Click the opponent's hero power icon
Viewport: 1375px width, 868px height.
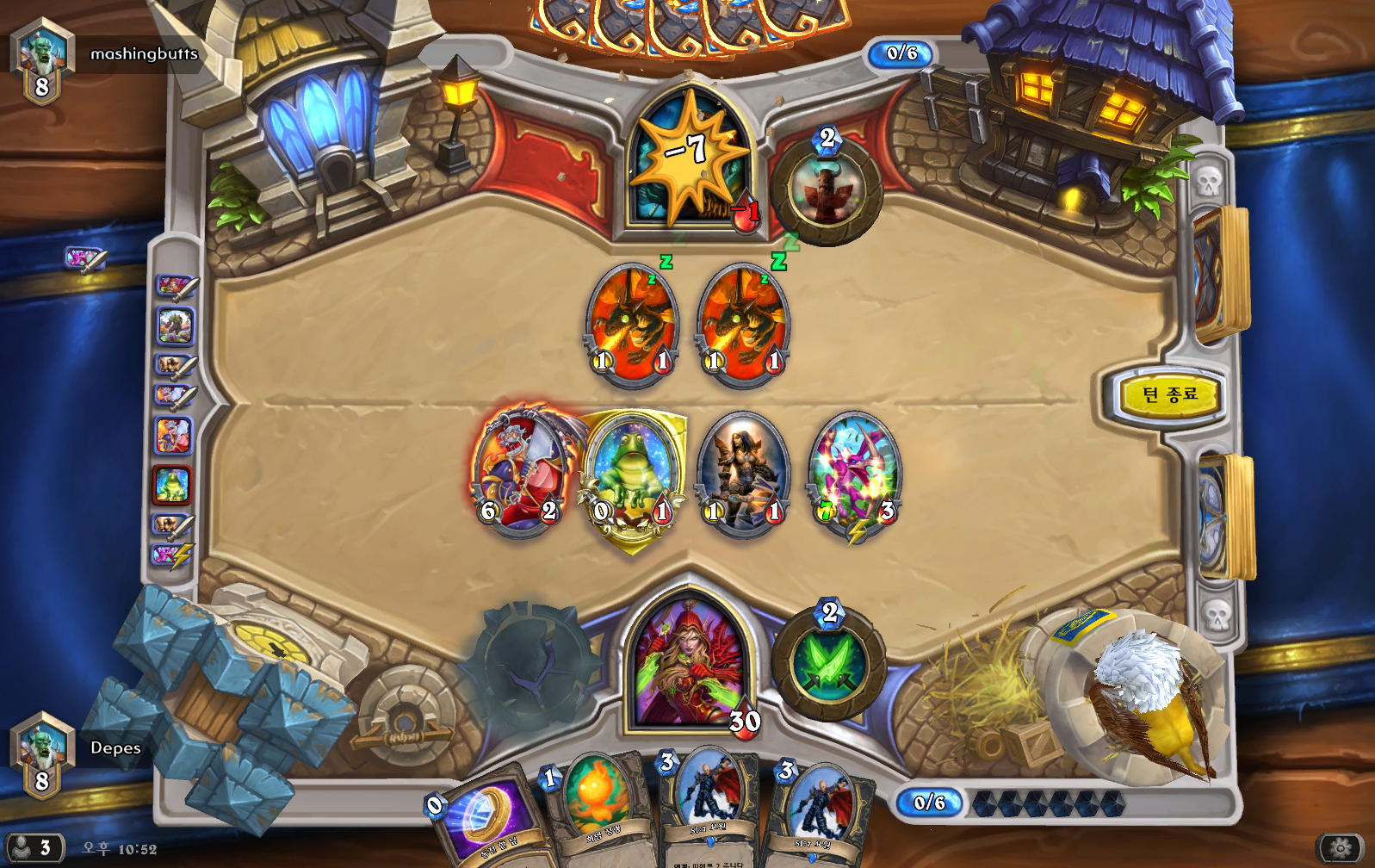[x=827, y=188]
